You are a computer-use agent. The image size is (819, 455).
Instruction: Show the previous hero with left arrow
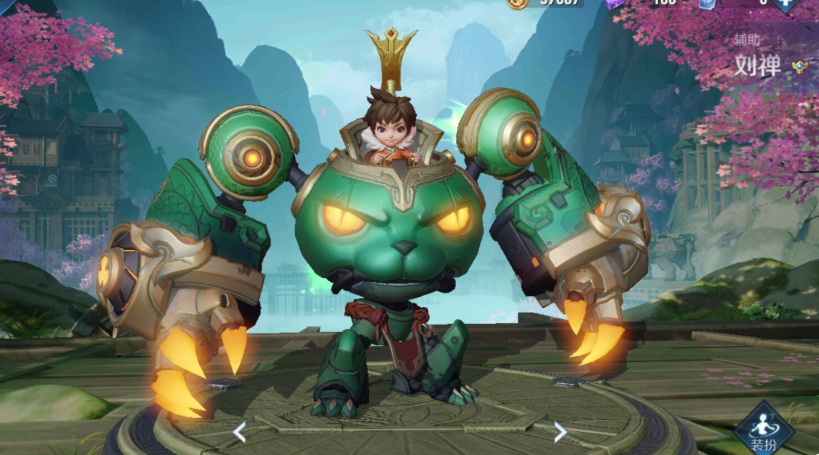(x=240, y=432)
